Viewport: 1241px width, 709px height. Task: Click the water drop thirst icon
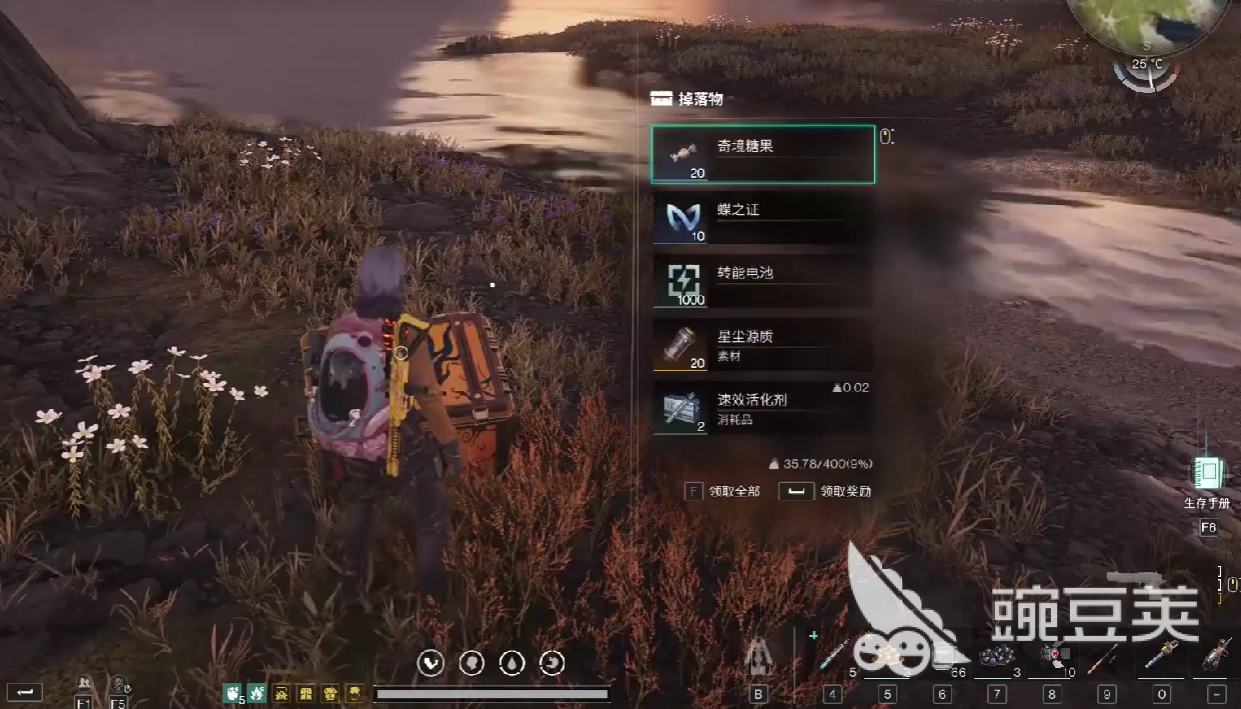point(511,662)
